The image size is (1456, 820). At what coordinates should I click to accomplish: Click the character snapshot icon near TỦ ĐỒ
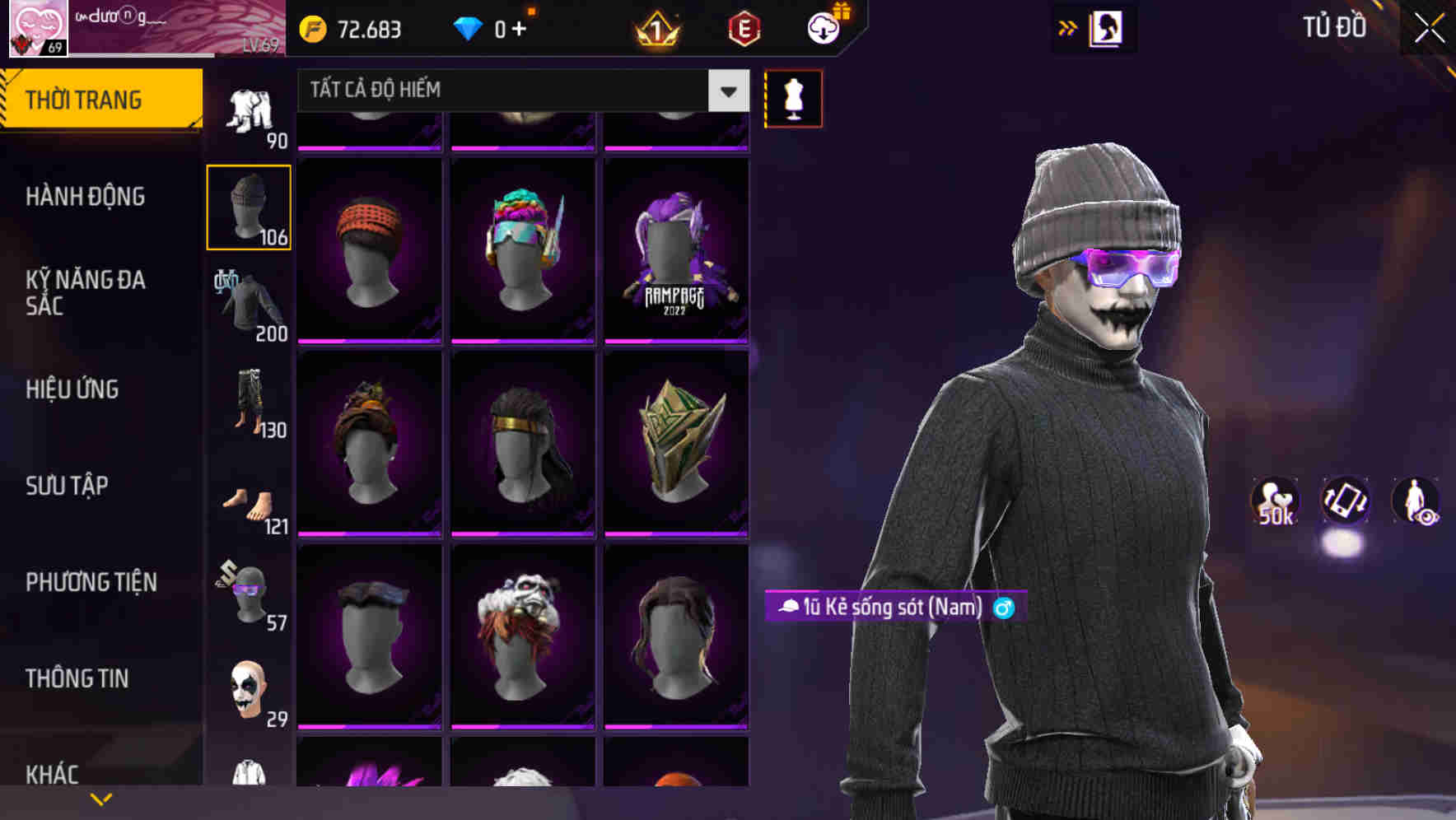(x=1105, y=28)
